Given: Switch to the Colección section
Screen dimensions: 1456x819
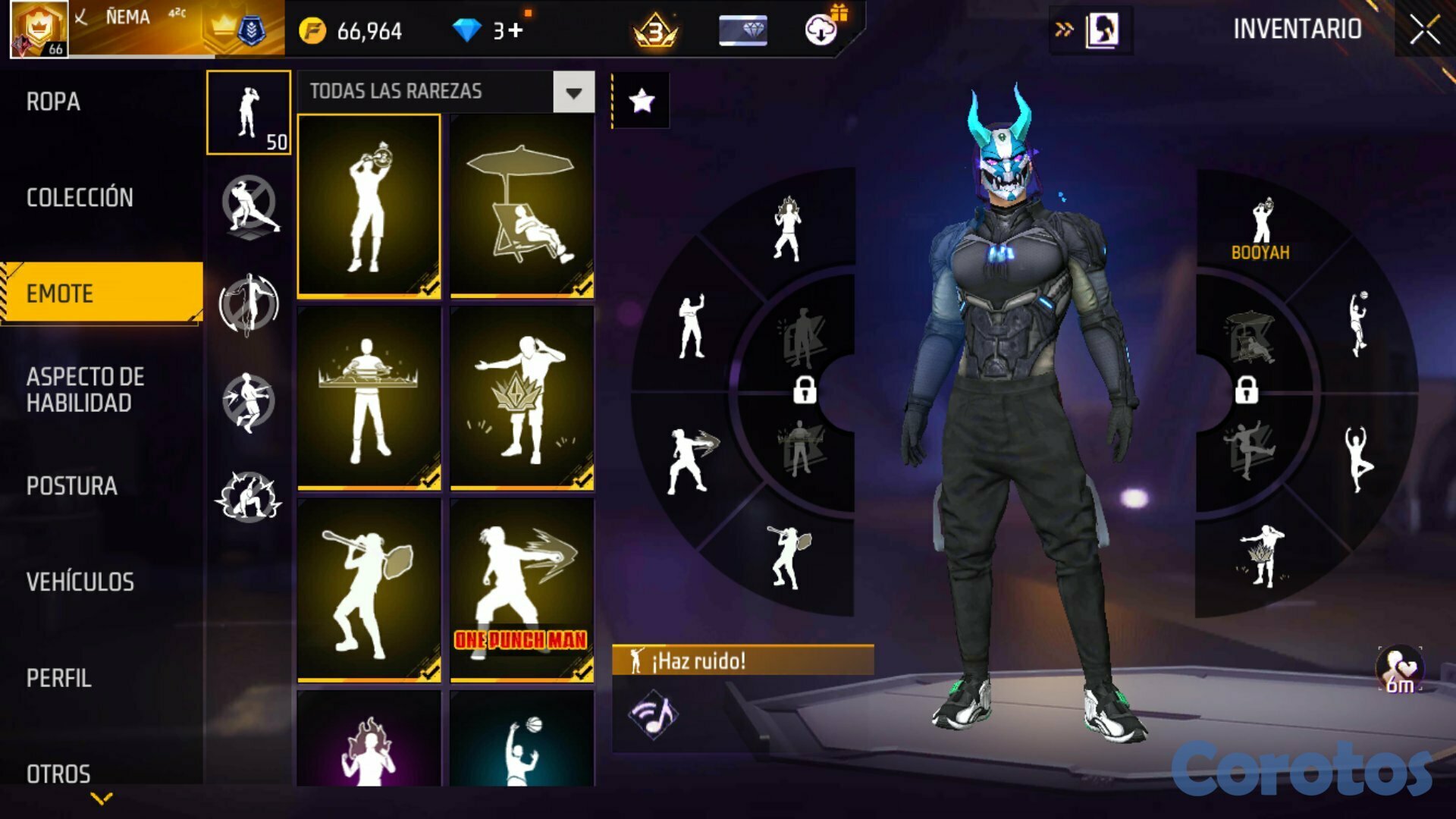Looking at the screenshot, I should (x=80, y=198).
